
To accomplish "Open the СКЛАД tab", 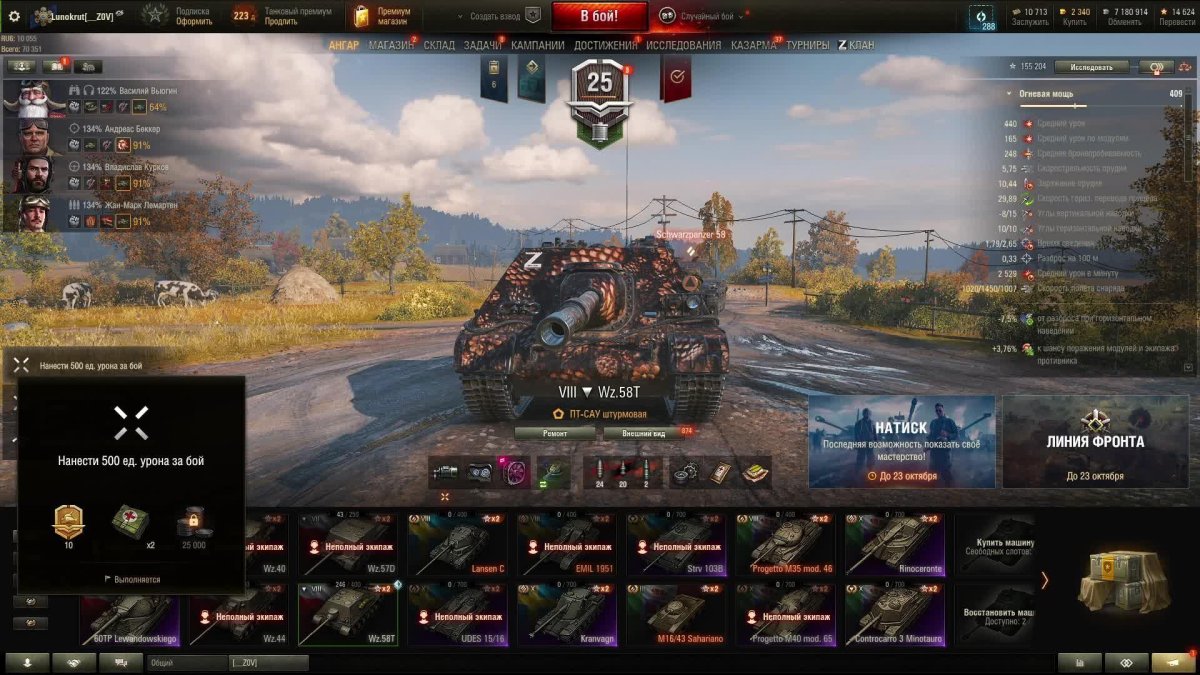I will point(439,45).
